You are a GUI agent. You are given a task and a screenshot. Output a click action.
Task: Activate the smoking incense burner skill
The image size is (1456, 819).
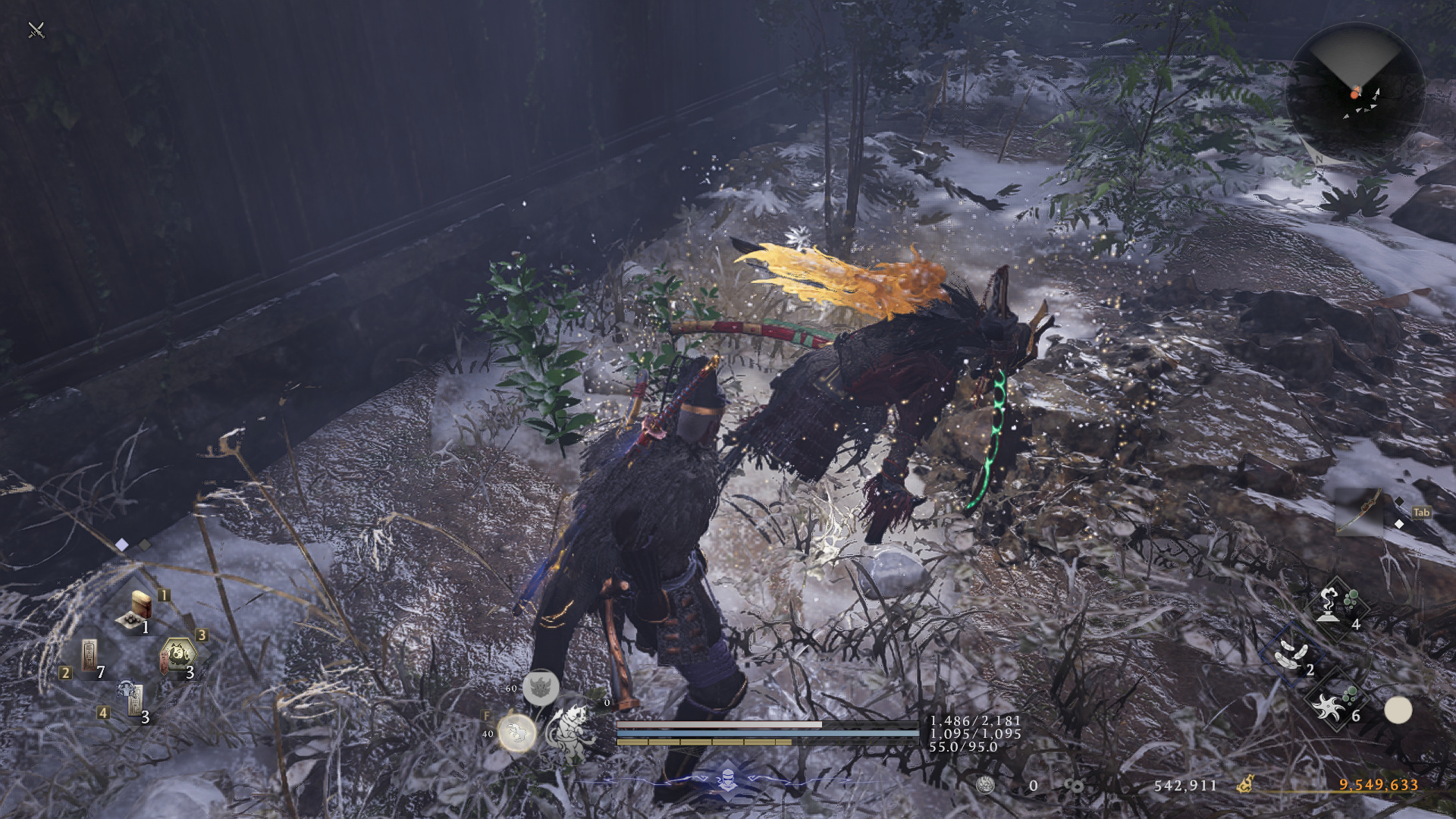tap(1333, 606)
